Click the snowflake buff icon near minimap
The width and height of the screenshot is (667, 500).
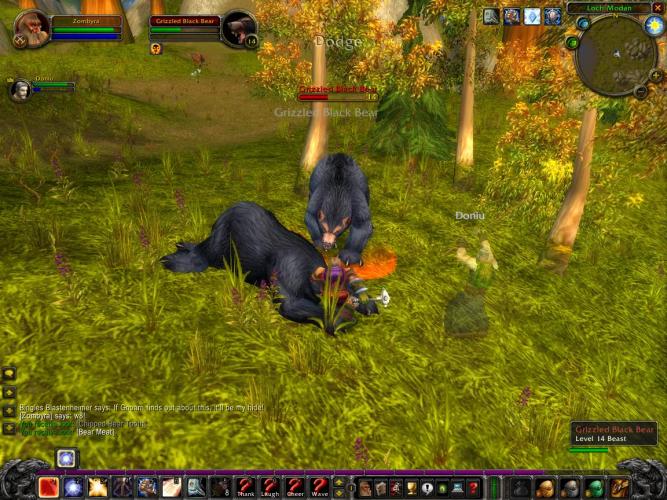(532, 16)
